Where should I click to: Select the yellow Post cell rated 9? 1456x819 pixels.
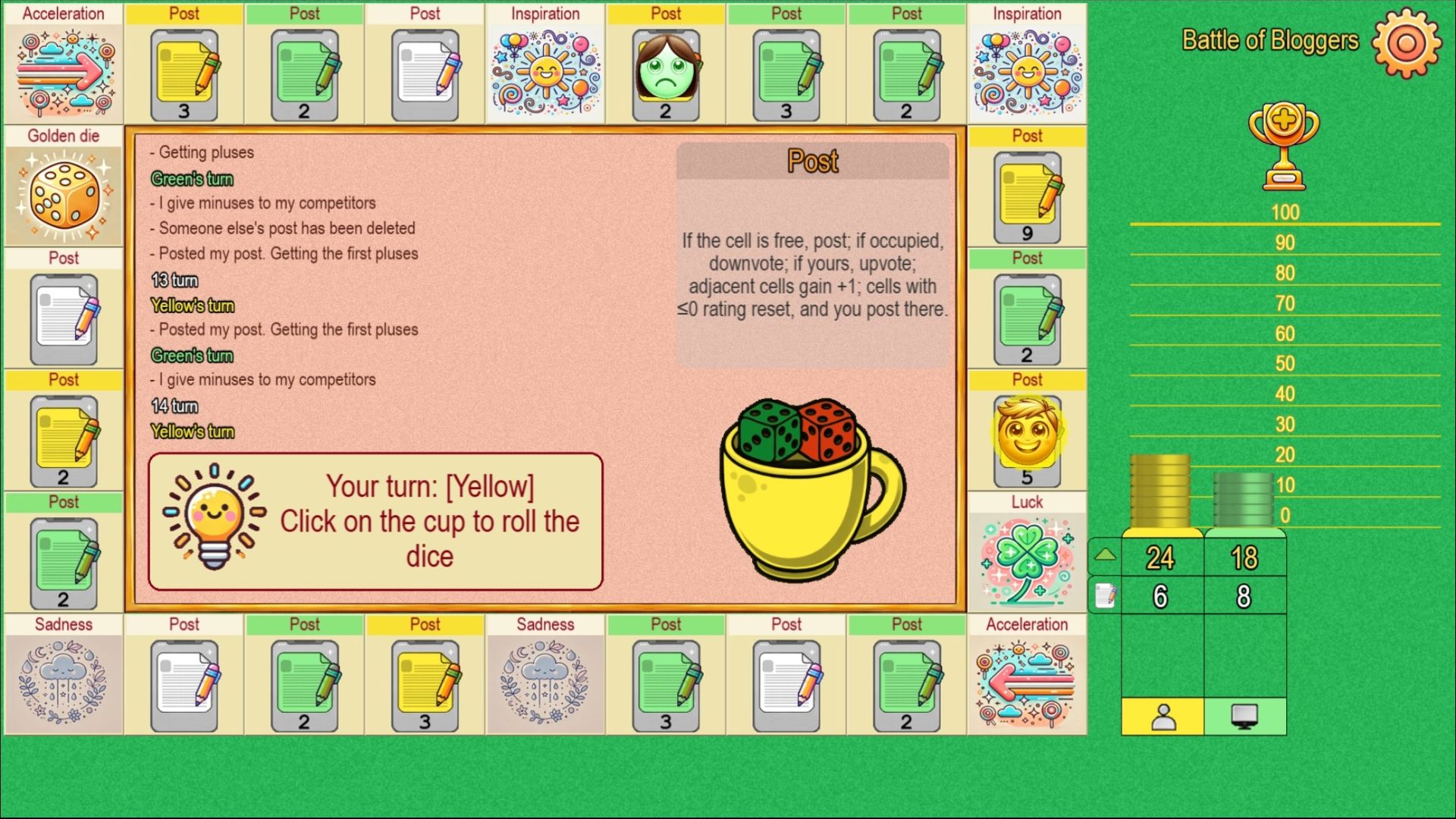(1028, 194)
